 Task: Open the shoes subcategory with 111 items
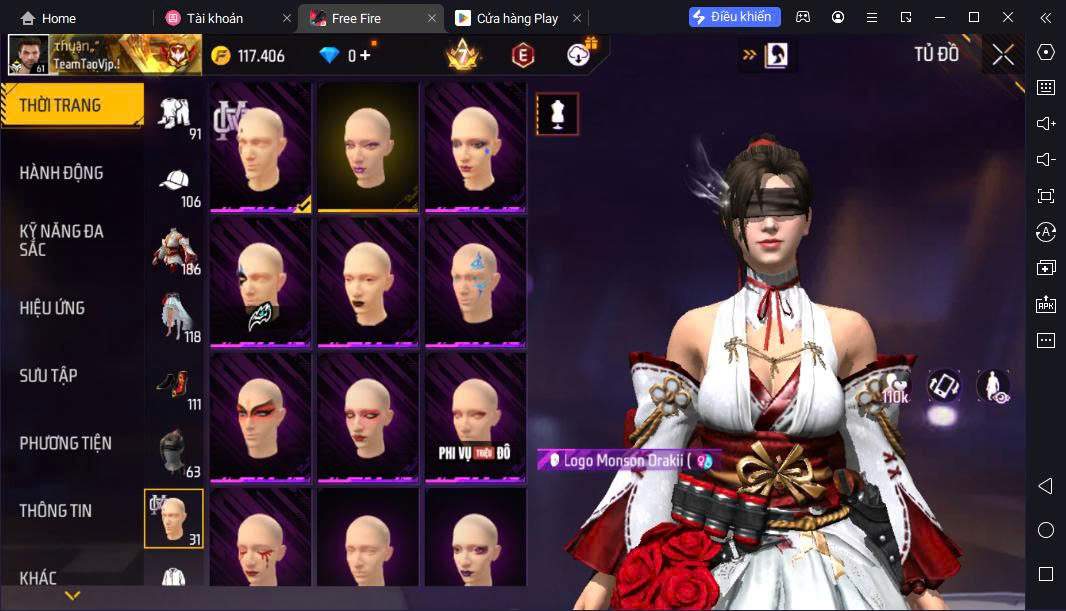[174, 388]
